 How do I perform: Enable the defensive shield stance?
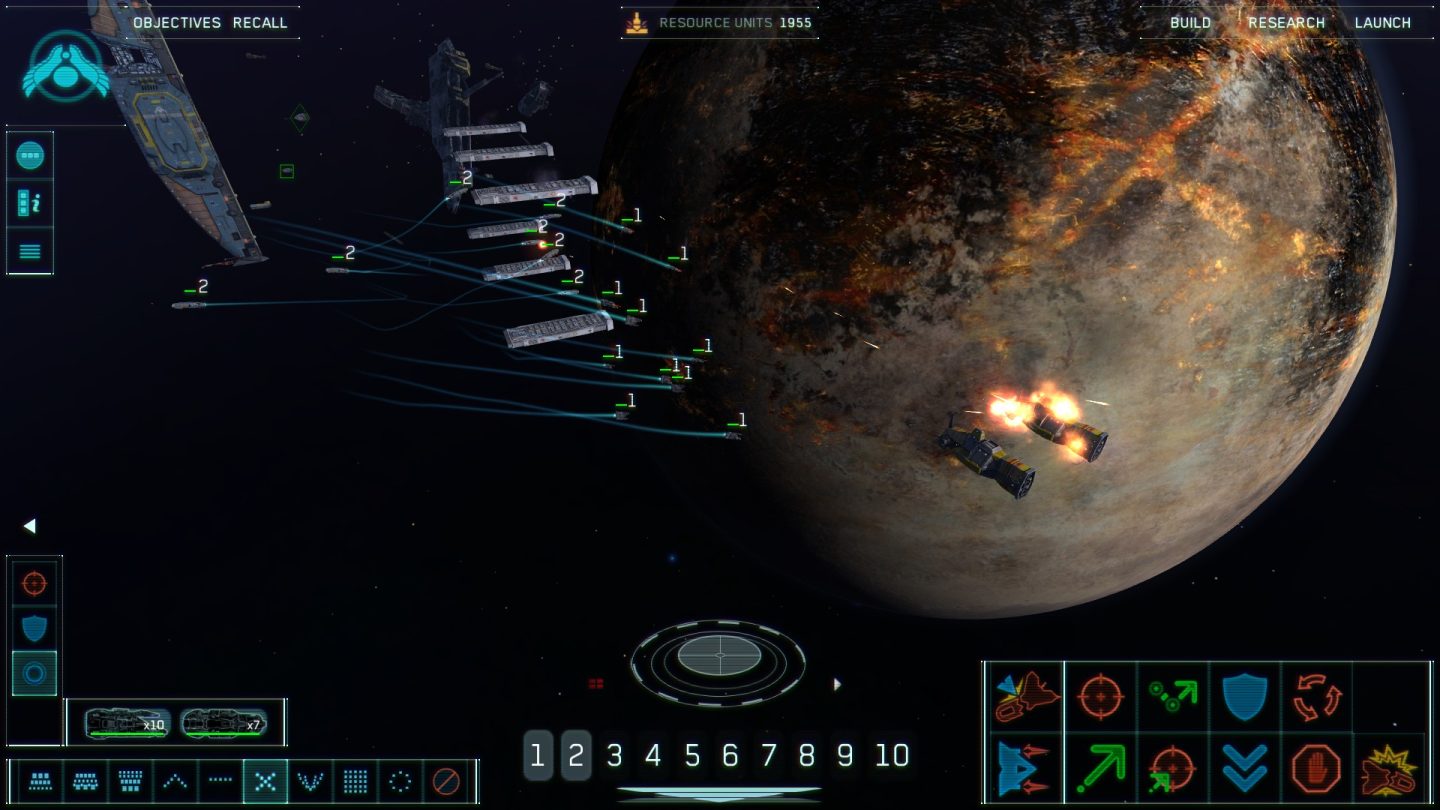(30, 628)
